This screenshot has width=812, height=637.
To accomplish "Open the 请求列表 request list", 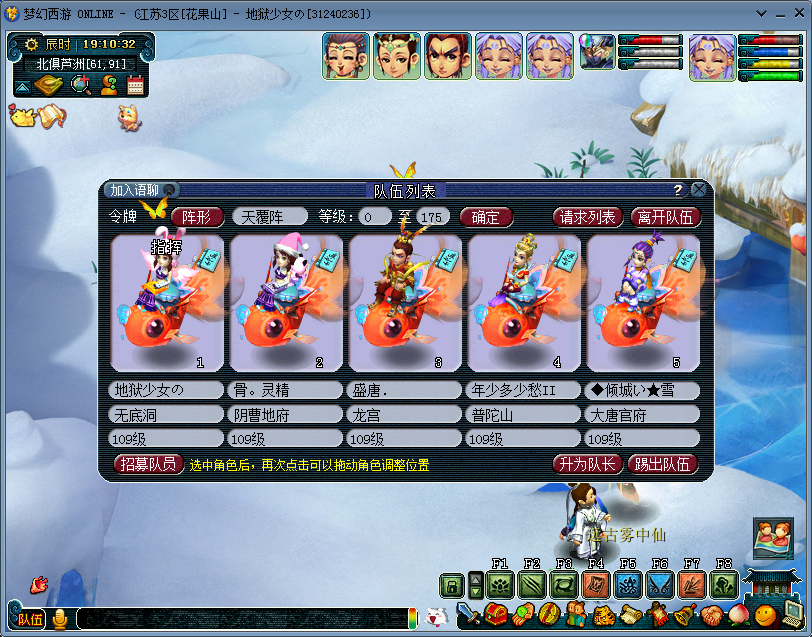I will [x=588, y=217].
